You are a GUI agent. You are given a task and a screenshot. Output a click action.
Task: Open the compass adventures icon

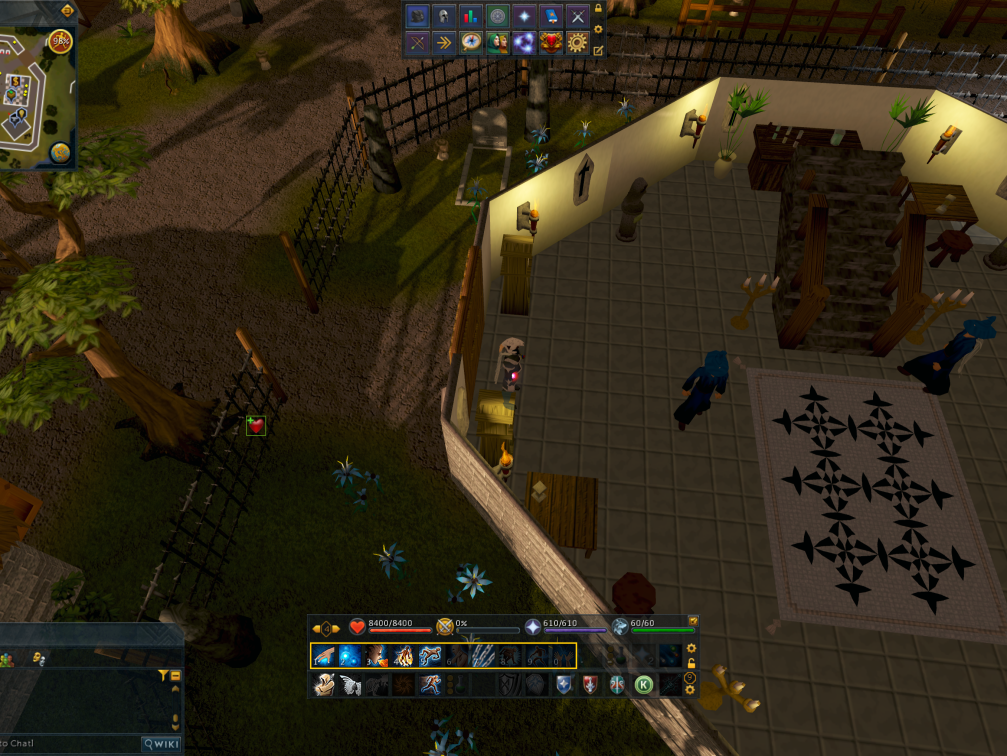click(471, 43)
